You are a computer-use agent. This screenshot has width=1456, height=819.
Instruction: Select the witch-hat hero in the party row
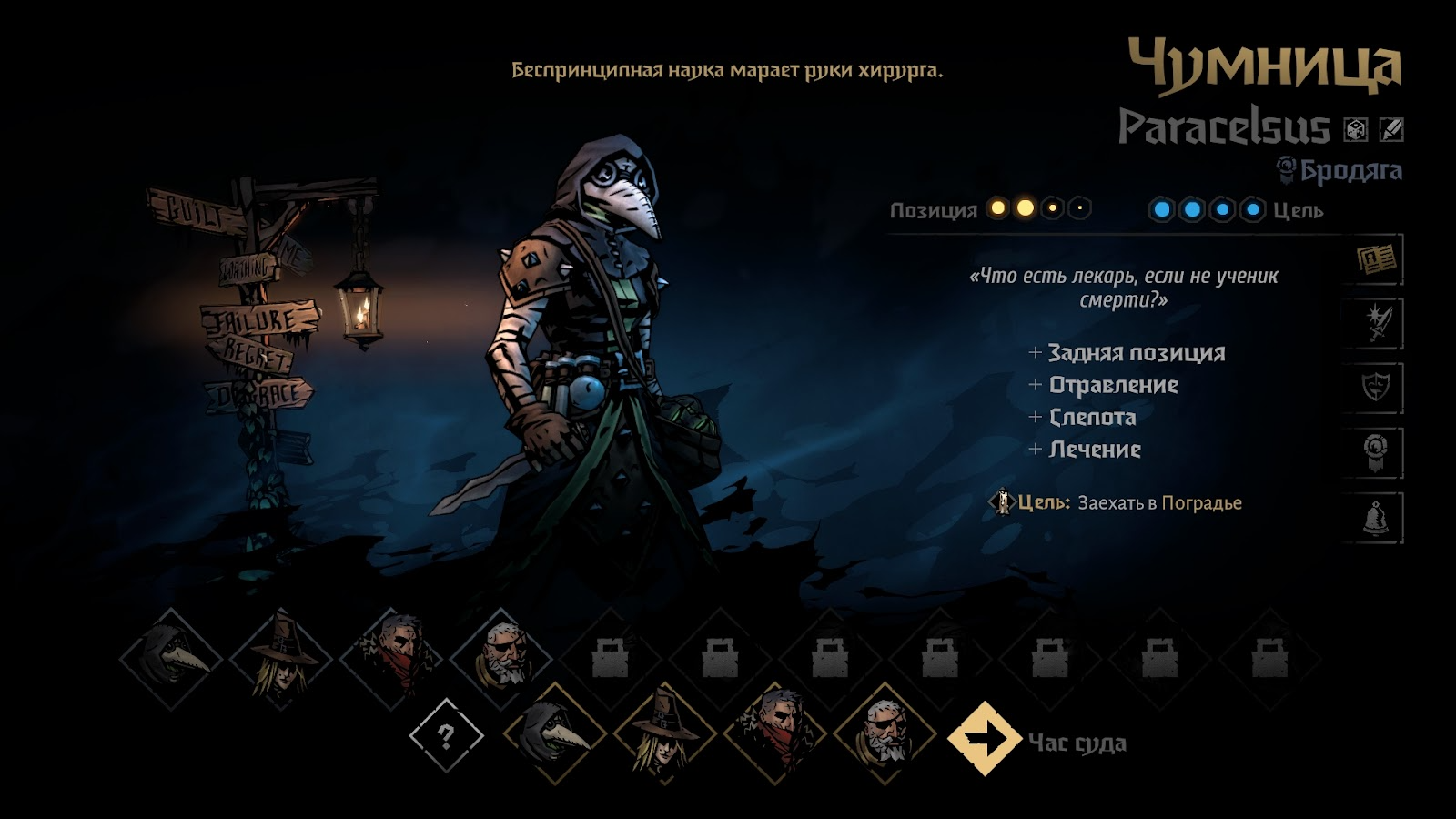[663, 737]
